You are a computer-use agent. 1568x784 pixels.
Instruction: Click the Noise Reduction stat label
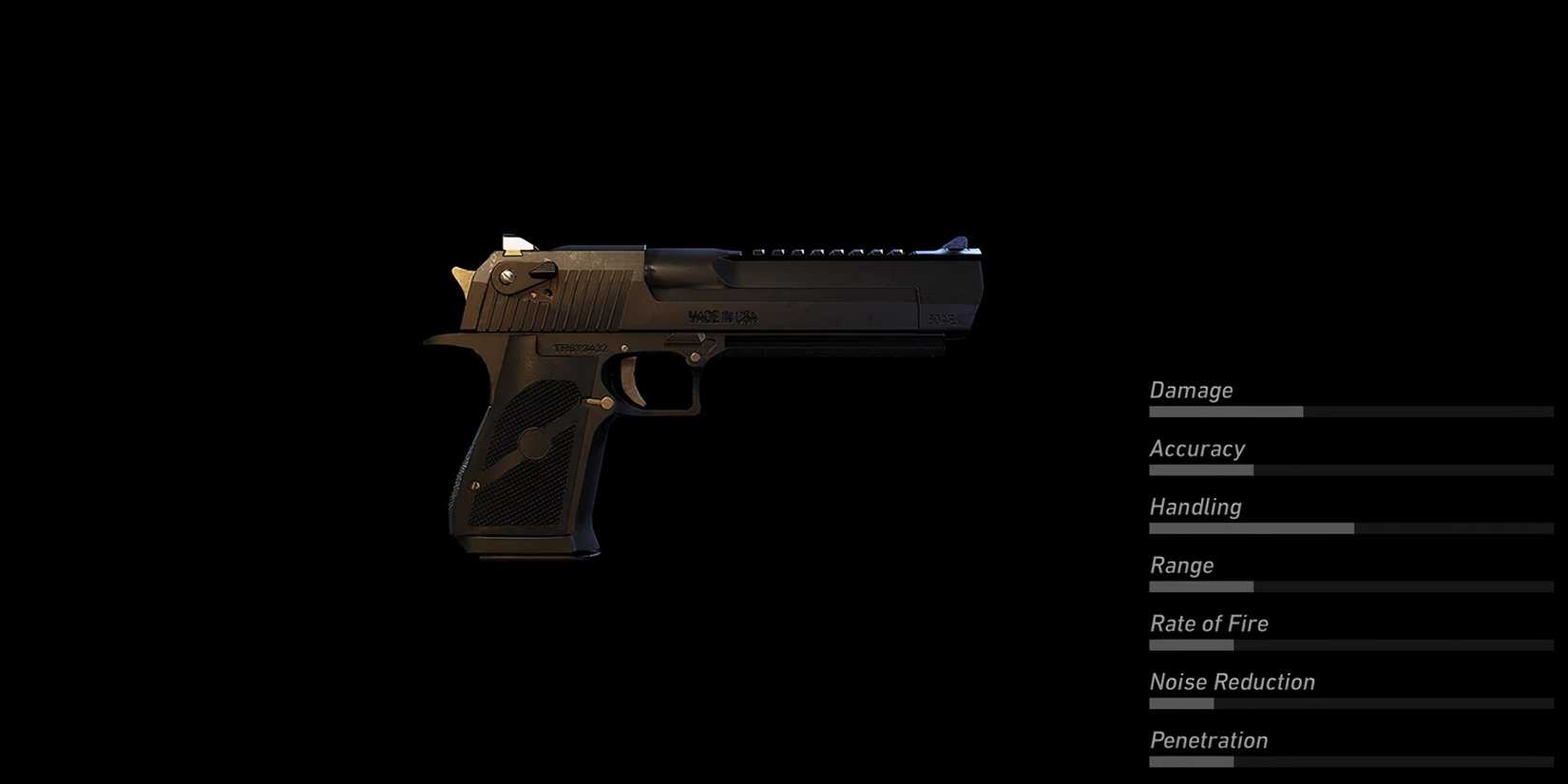click(x=1231, y=681)
